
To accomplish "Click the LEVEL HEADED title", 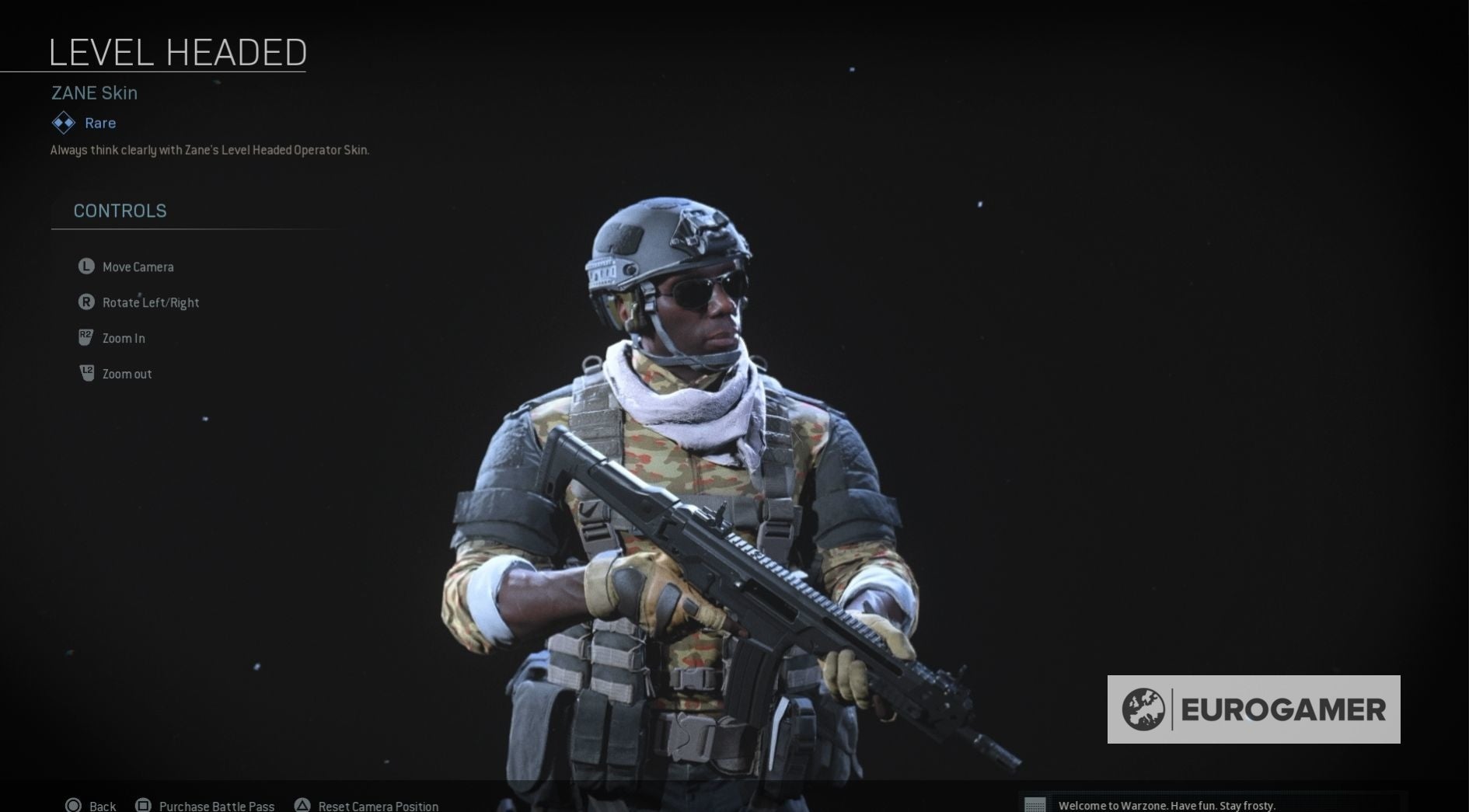I will coord(177,51).
